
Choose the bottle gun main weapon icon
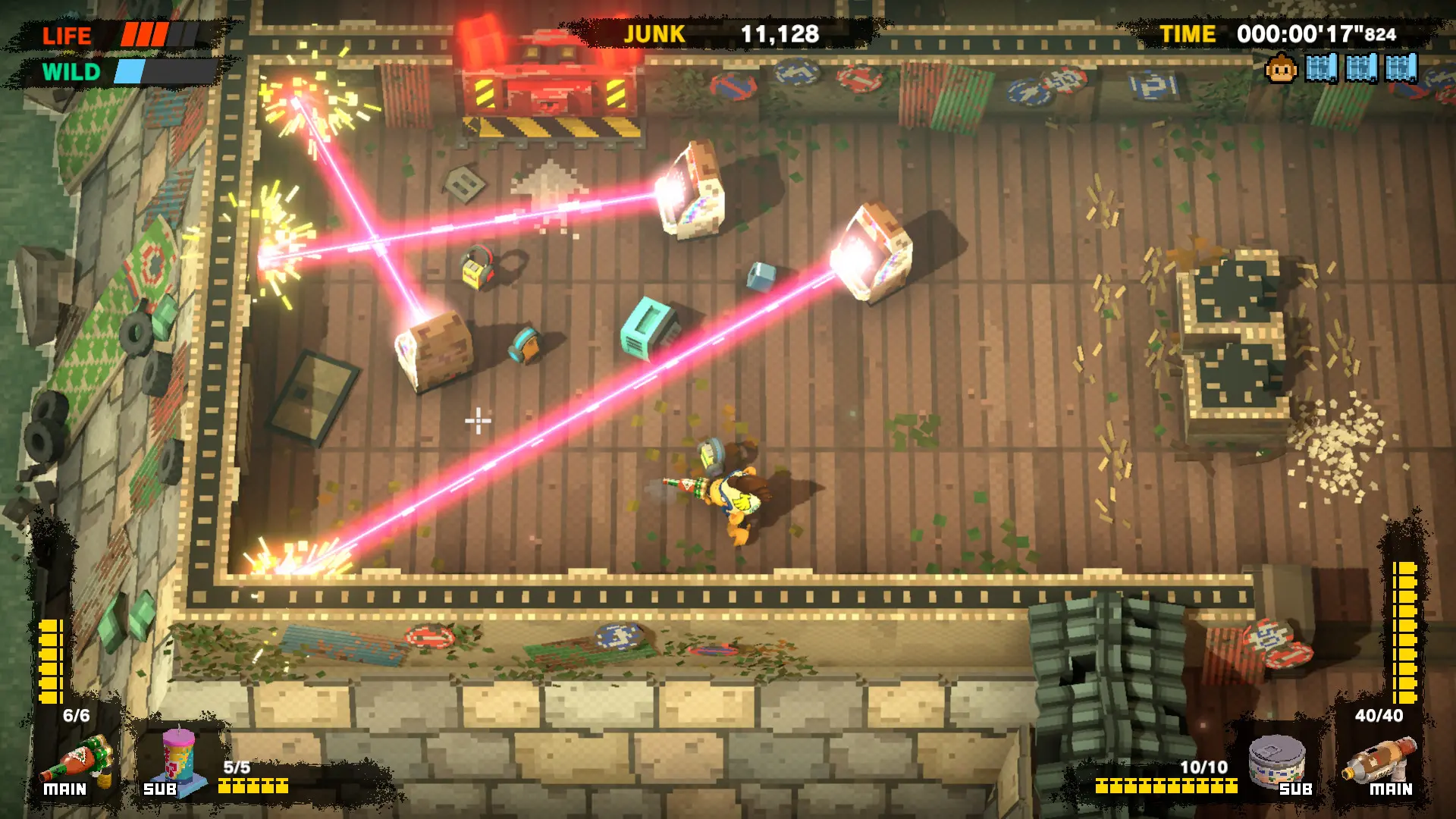coord(1379,760)
